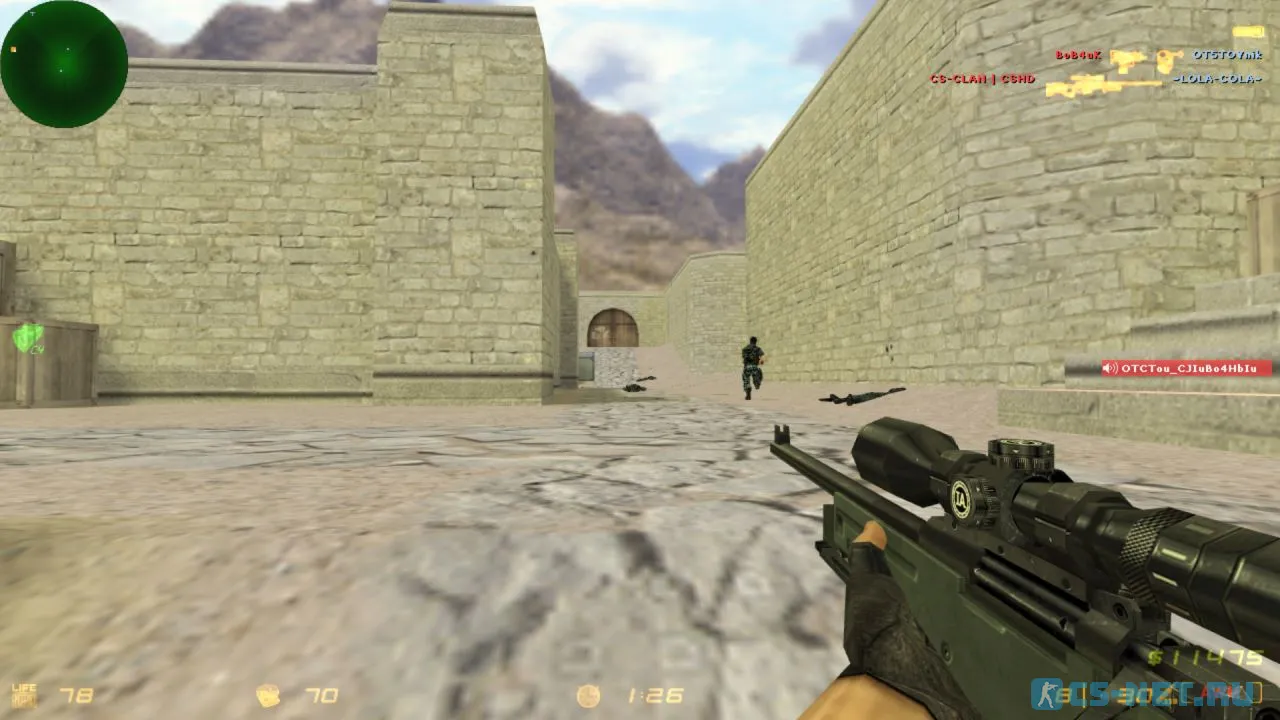Click the pistol kill icon beside BoB4uK
Viewport: 1280px width, 720px height.
[1128, 57]
